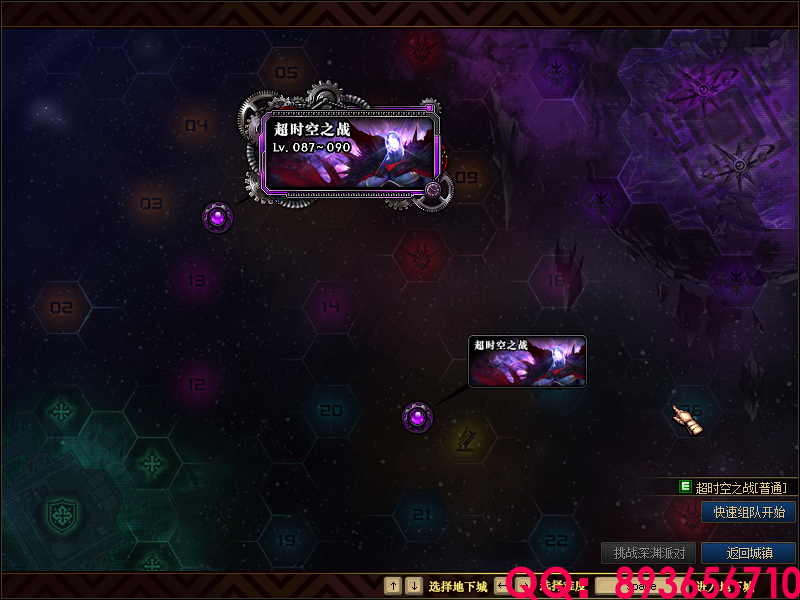Click the purple orb node beside hexagon 03
800x600 pixels.
pos(218,215)
